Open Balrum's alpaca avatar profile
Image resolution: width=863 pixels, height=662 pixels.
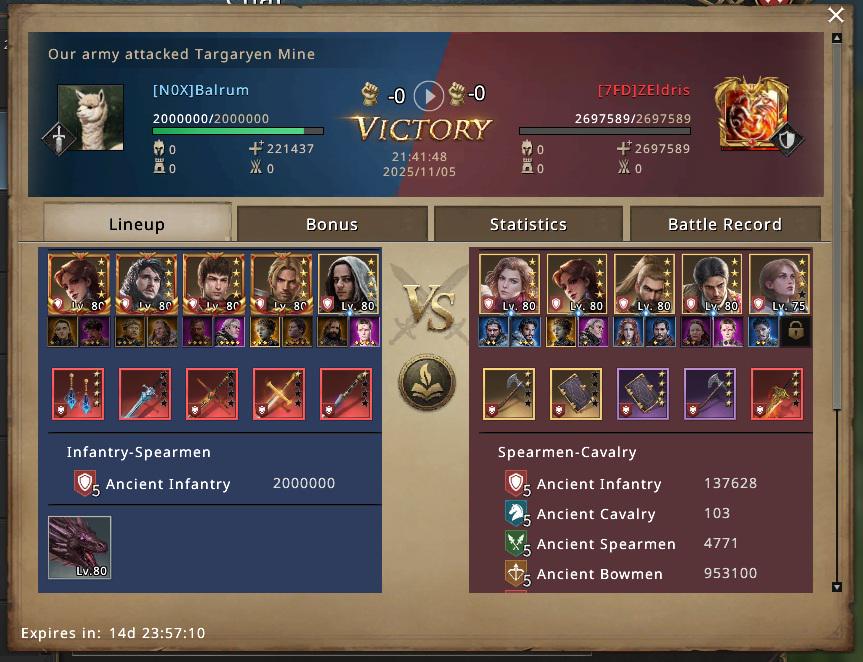pos(91,118)
